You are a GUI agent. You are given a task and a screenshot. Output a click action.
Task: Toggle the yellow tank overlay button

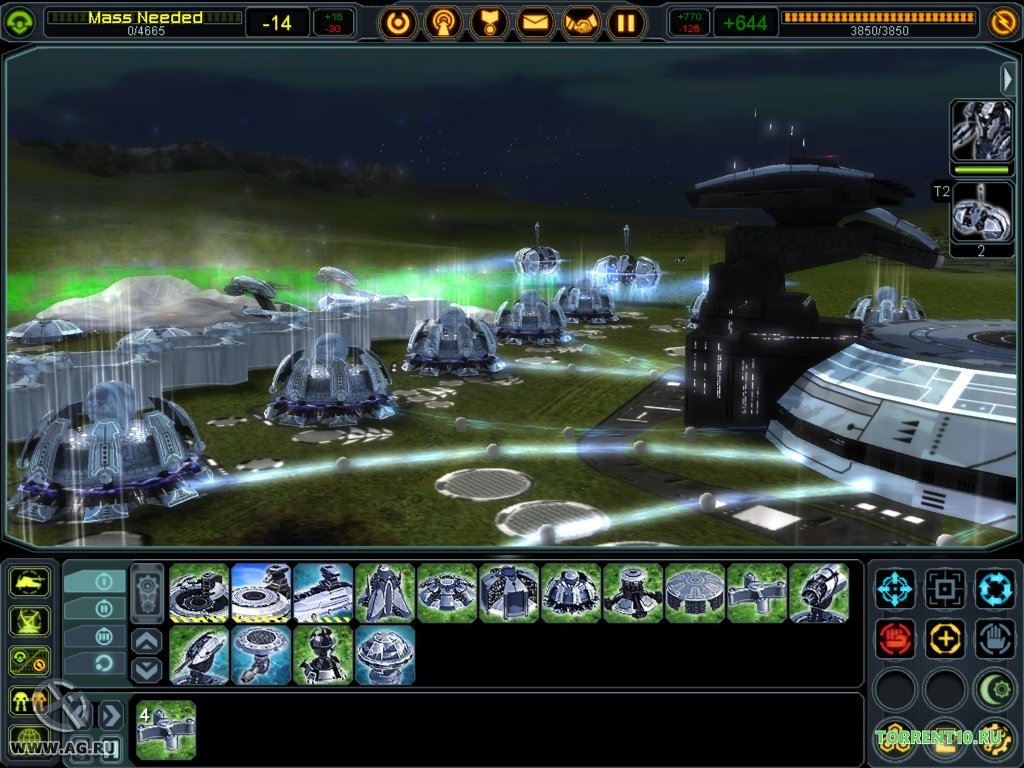[x=30, y=581]
